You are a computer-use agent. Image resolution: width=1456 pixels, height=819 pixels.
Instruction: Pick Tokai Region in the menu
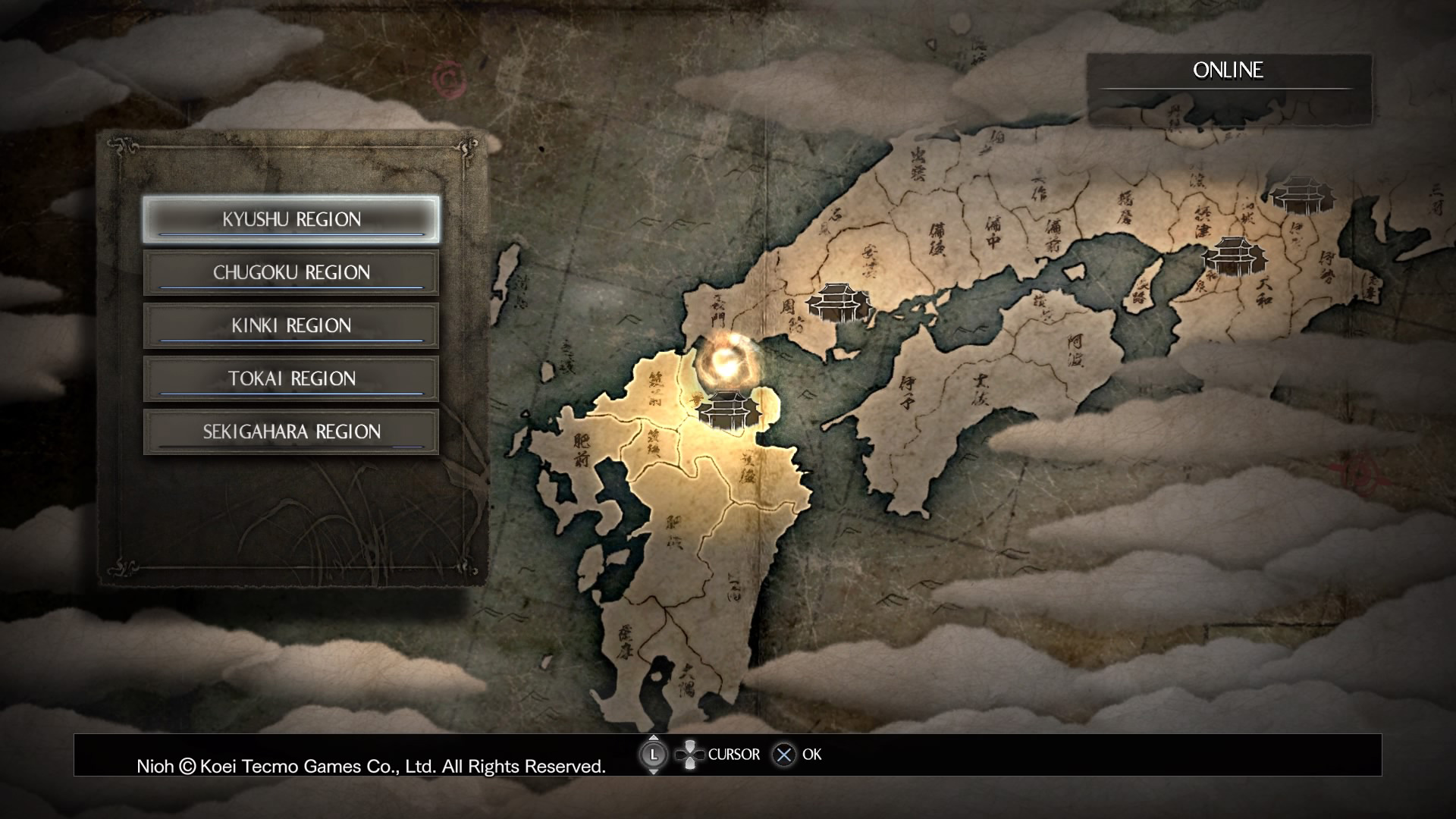[x=291, y=379]
